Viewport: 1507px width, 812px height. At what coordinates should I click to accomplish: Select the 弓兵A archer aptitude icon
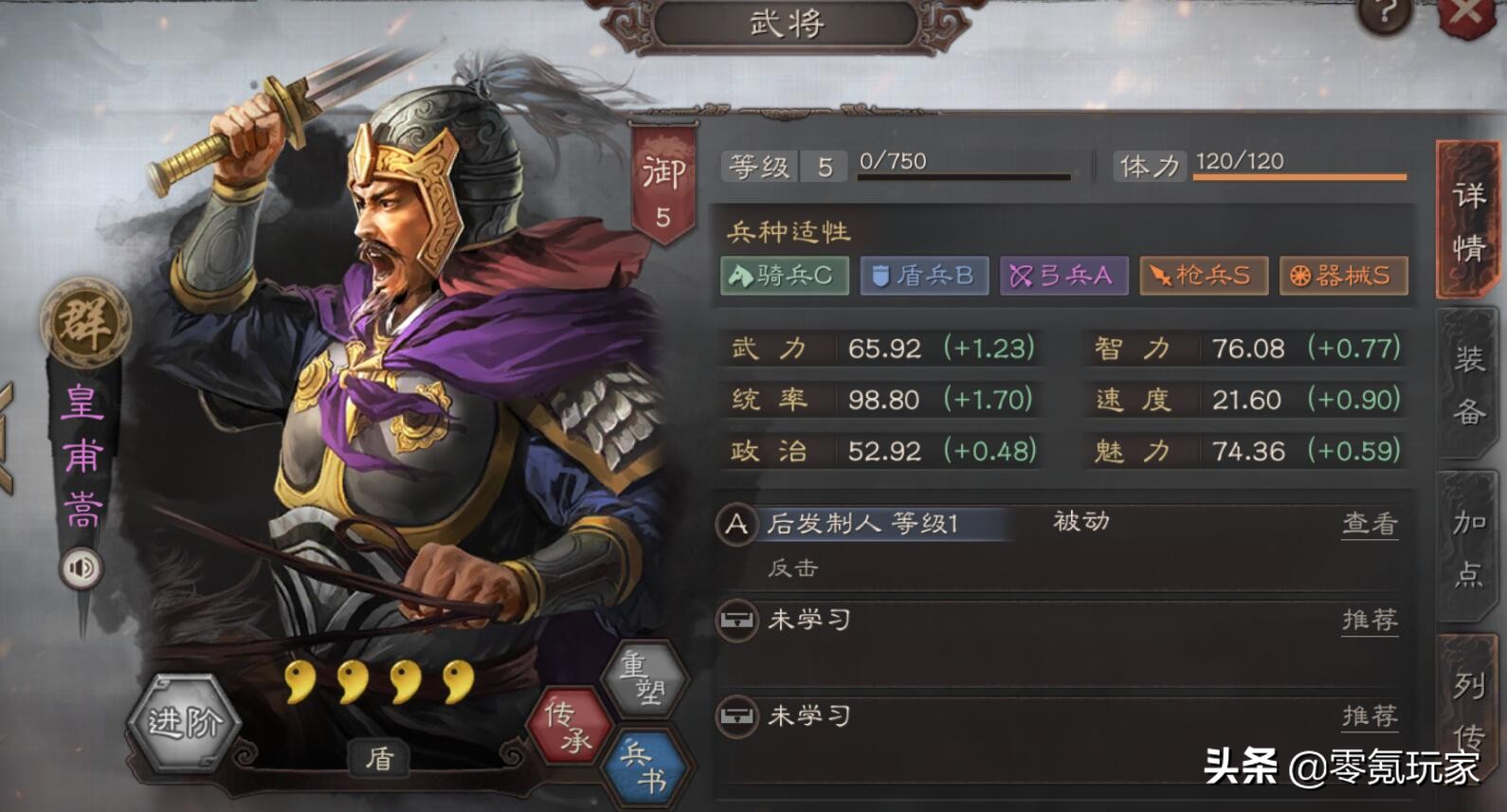point(1063,276)
